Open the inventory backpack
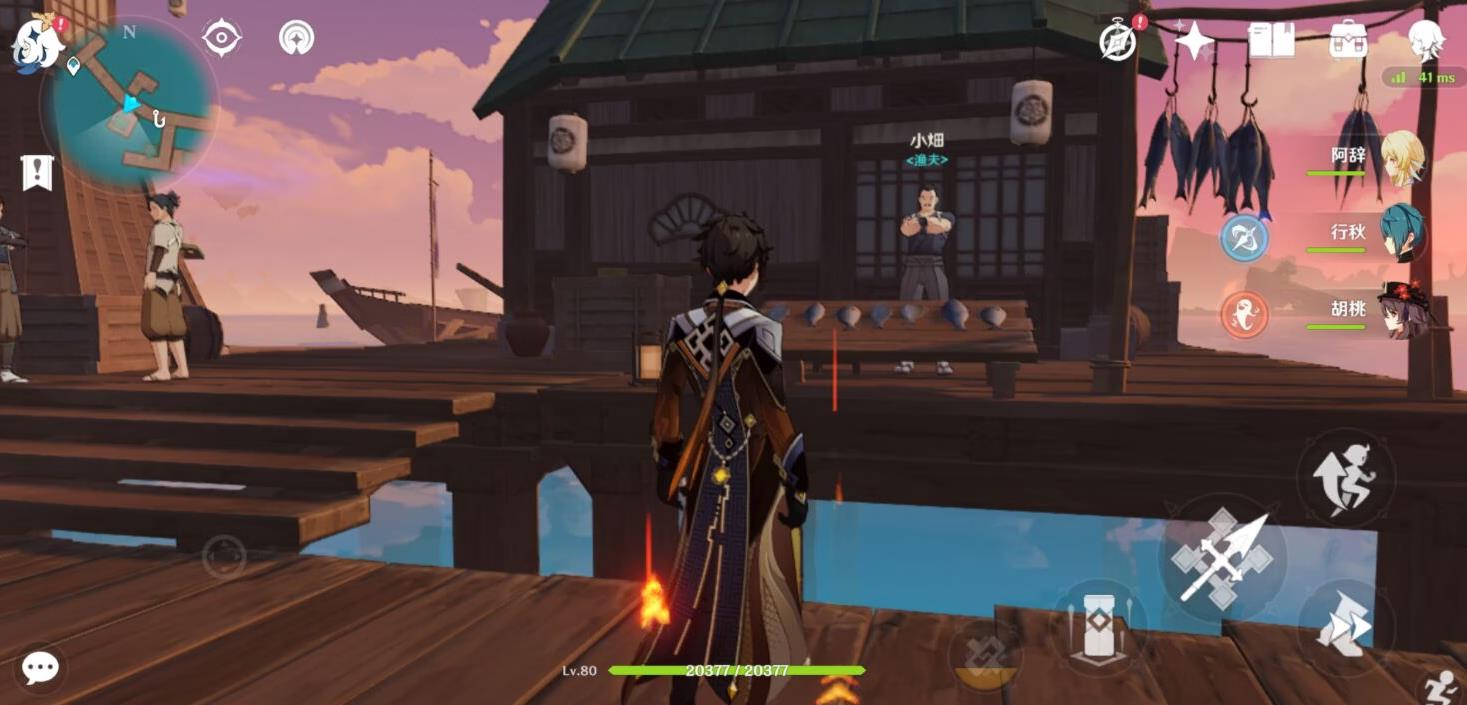This screenshot has width=1467, height=705. [1348, 40]
